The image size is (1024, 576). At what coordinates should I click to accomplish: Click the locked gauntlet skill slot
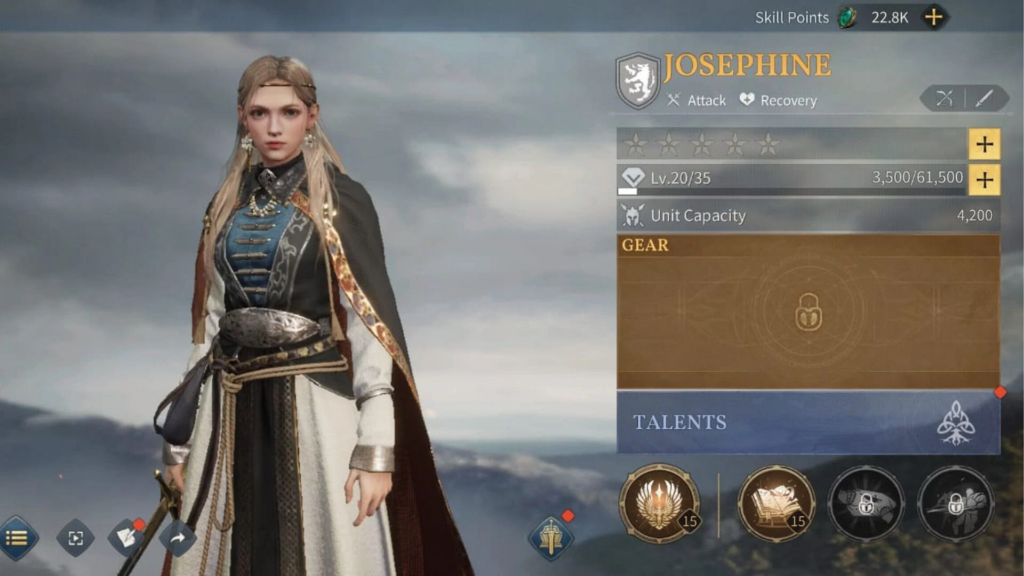coord(866,503)
